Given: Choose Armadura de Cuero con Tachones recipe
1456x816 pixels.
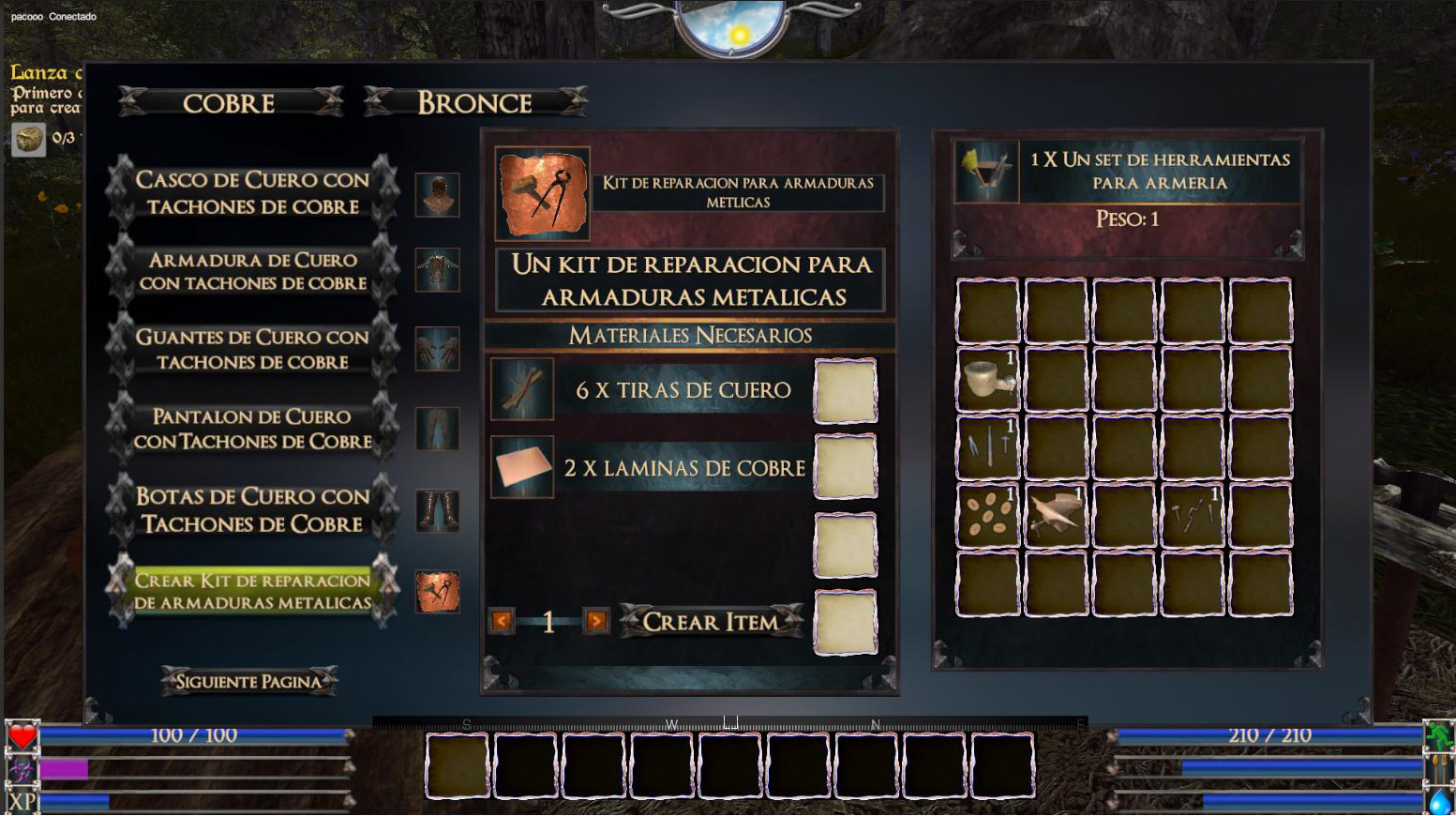Looking at the screenshot, I should click(252, 271).
